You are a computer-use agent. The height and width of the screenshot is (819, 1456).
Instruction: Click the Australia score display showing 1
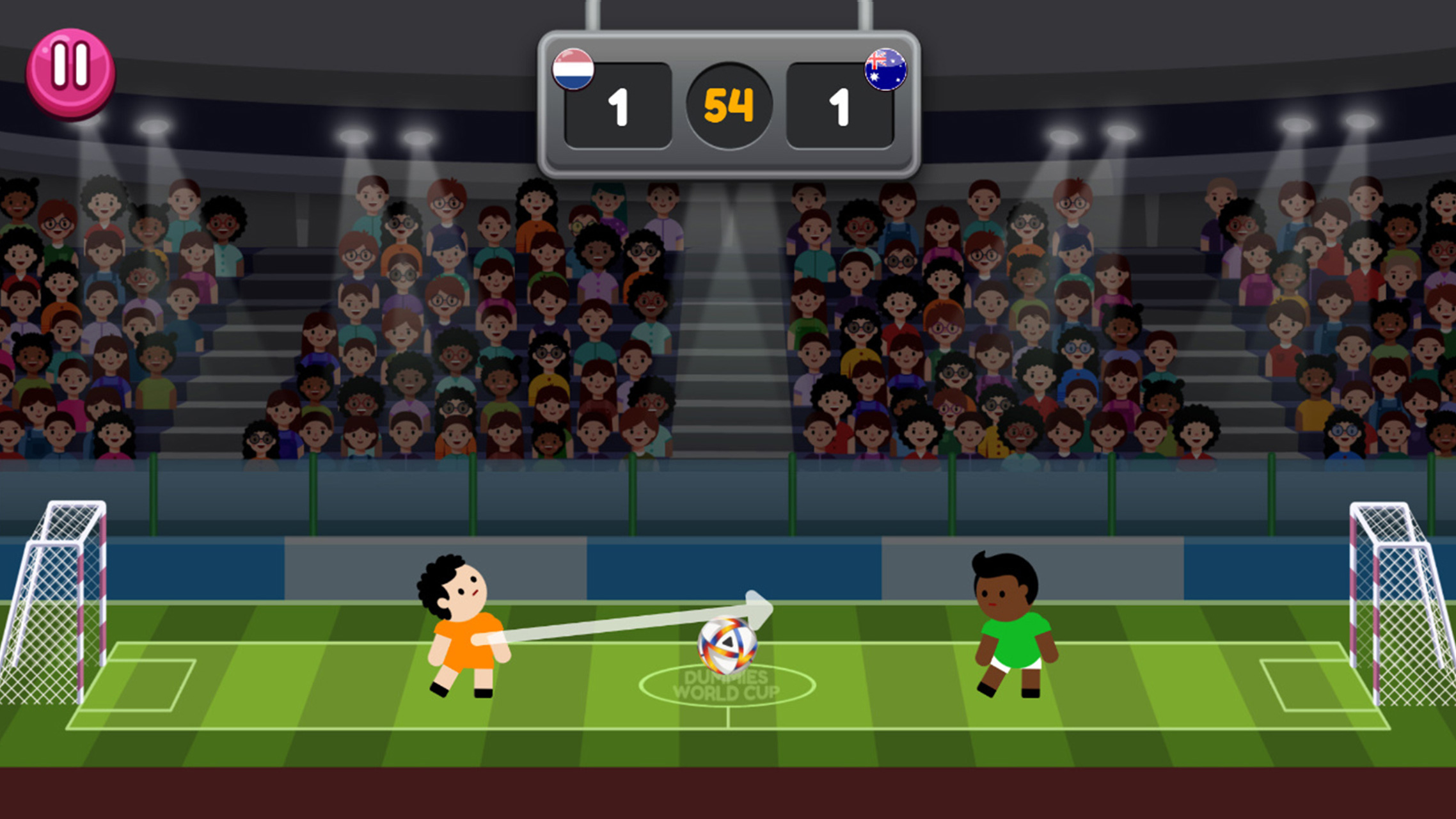pos(841,106)
